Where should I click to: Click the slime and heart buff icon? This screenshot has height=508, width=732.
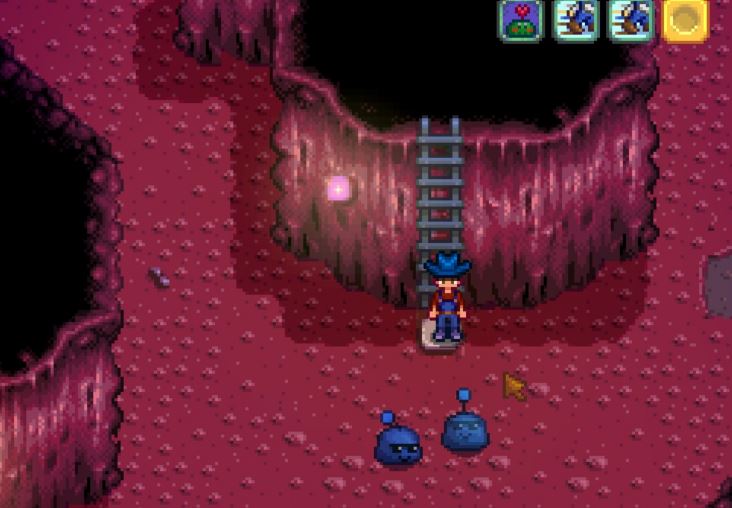click(520, 19)
